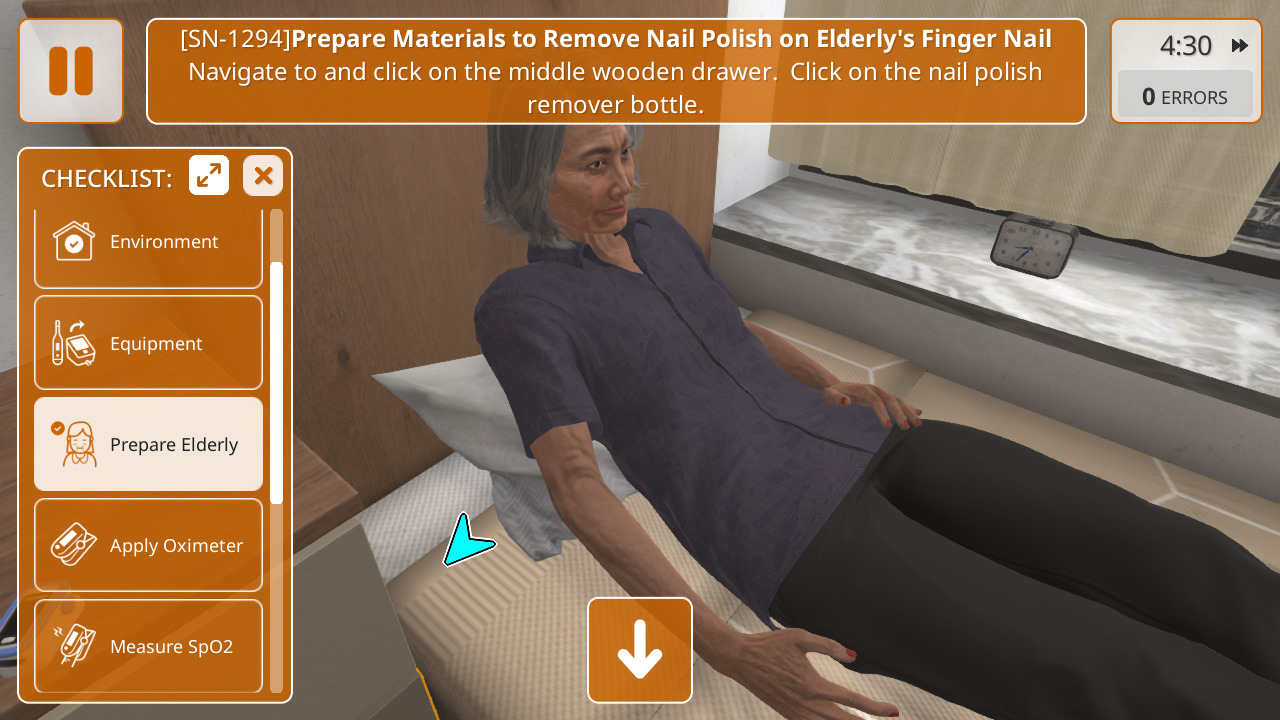Choose the Prepare Elderly checklist step

tap(148, 444)
